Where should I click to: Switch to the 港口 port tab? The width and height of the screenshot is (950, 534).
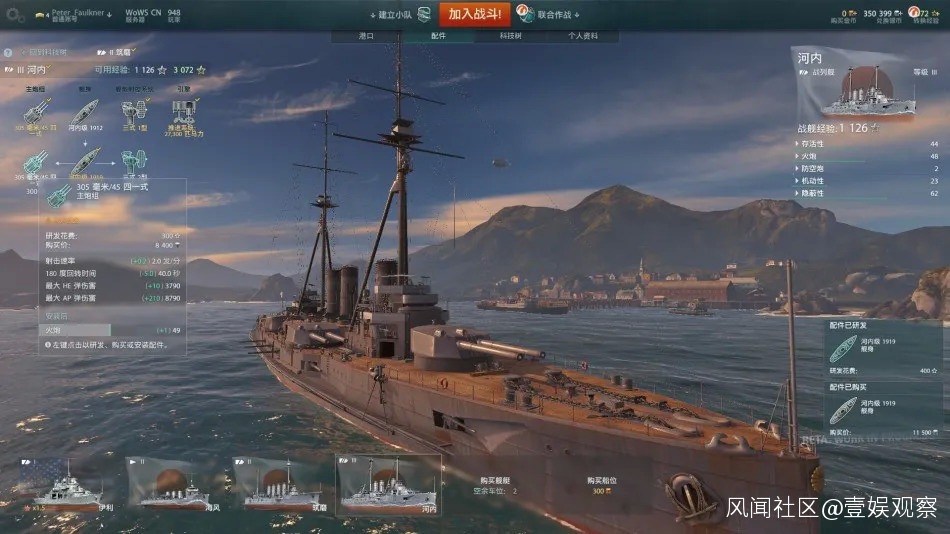pyautogui.click(x=367, y=36)
